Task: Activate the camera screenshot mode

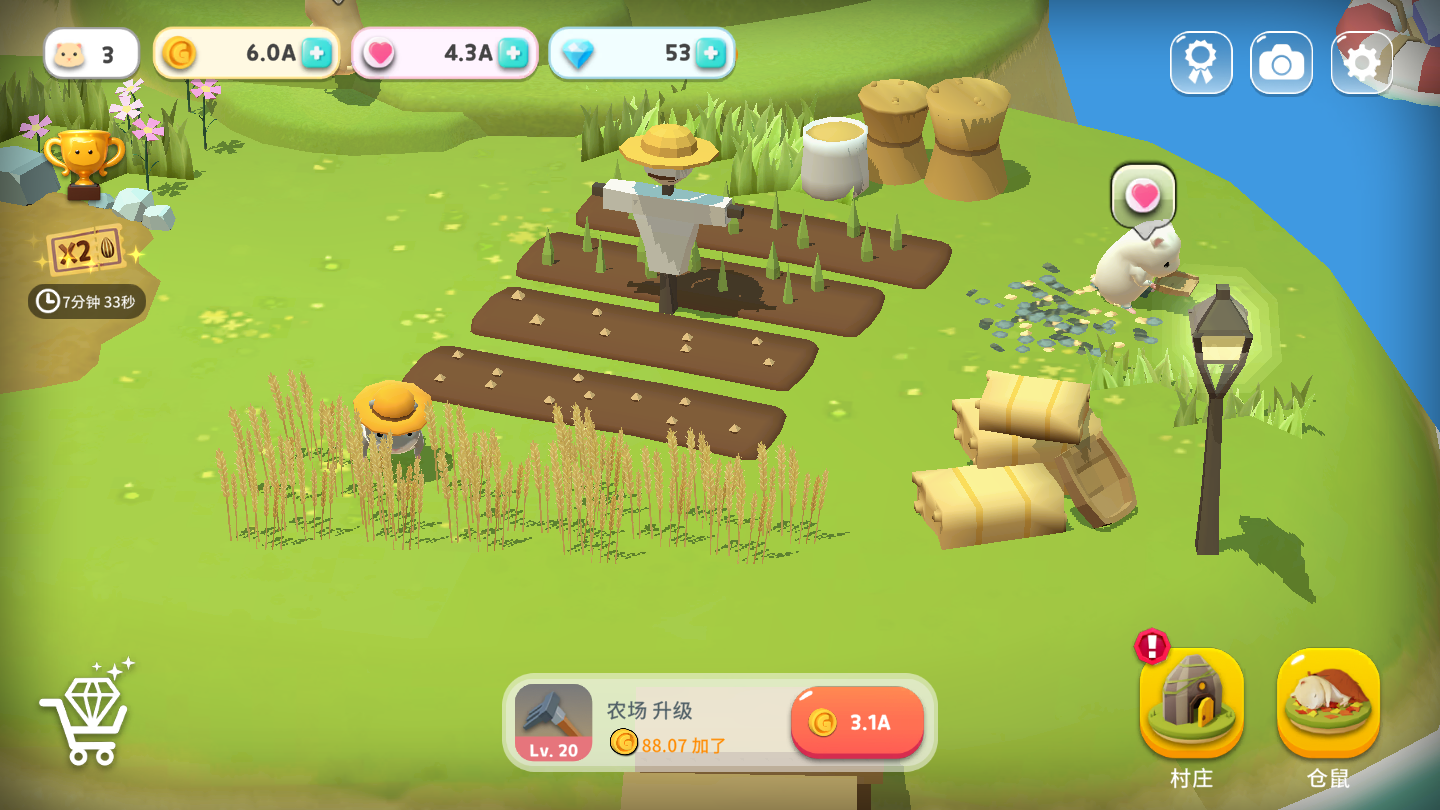Action: 1281,63
